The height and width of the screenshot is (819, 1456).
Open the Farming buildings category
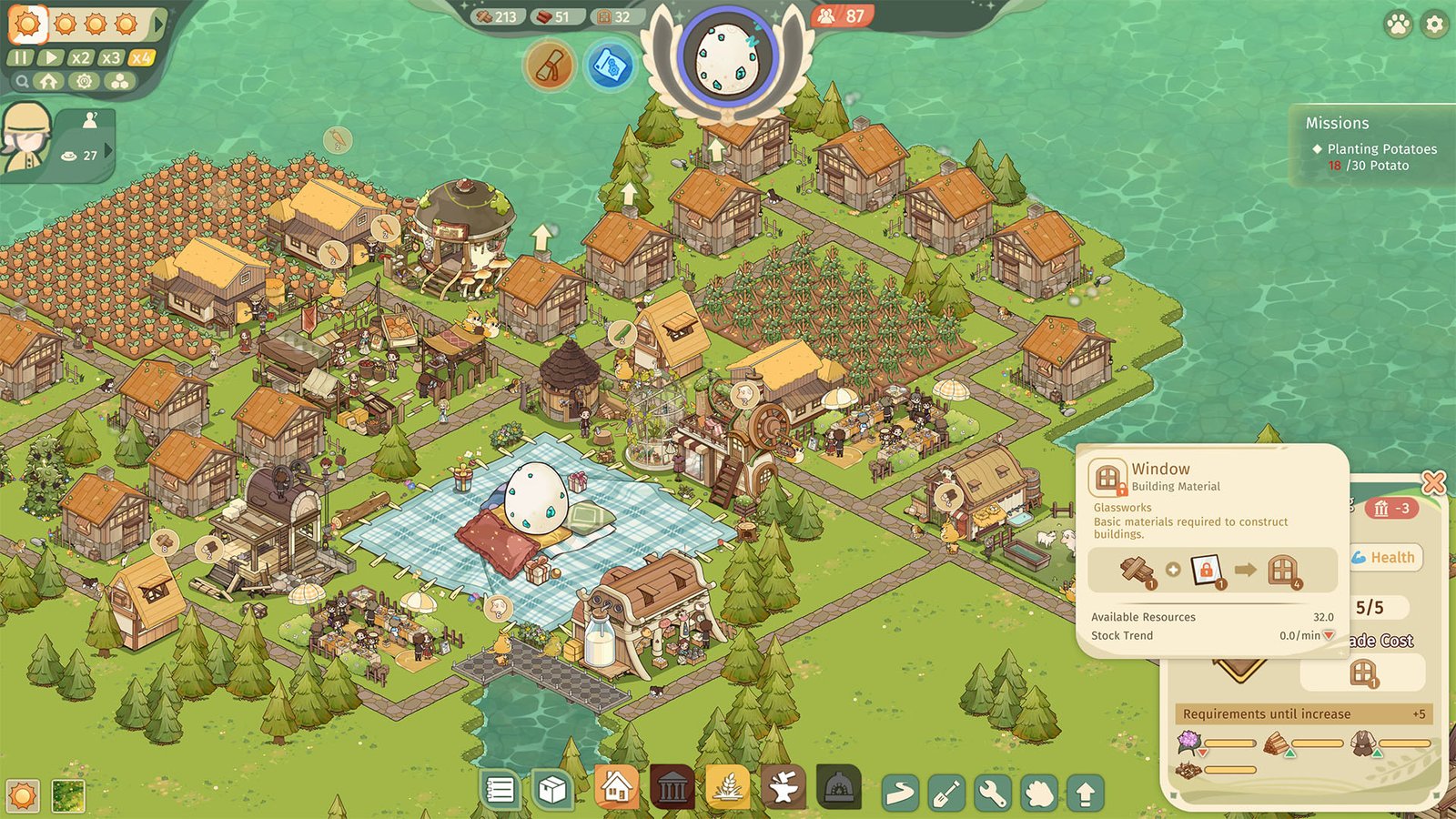pyautogui.click(x=727, y=786)
